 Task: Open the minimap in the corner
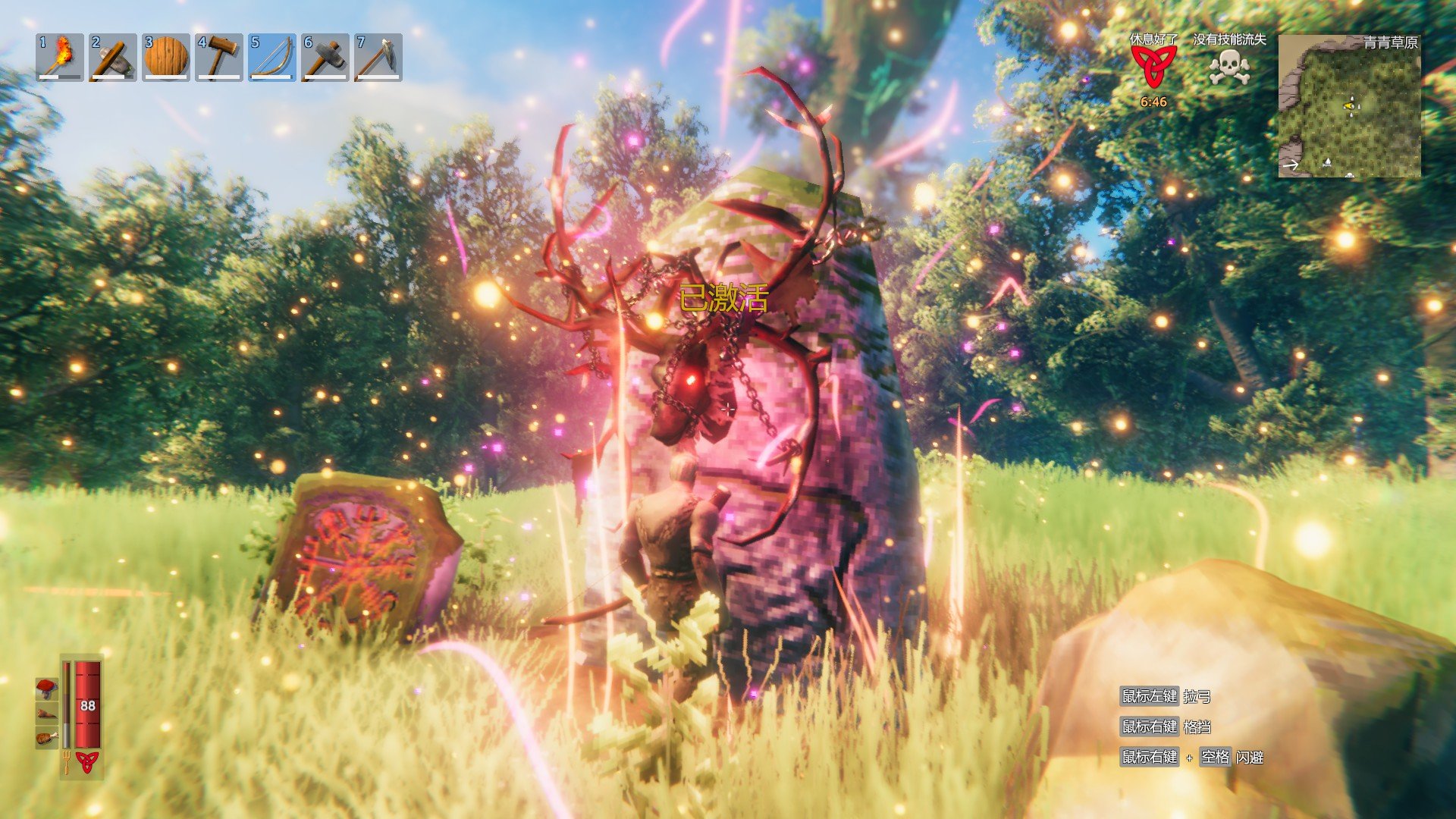(x=1349, y=106)
